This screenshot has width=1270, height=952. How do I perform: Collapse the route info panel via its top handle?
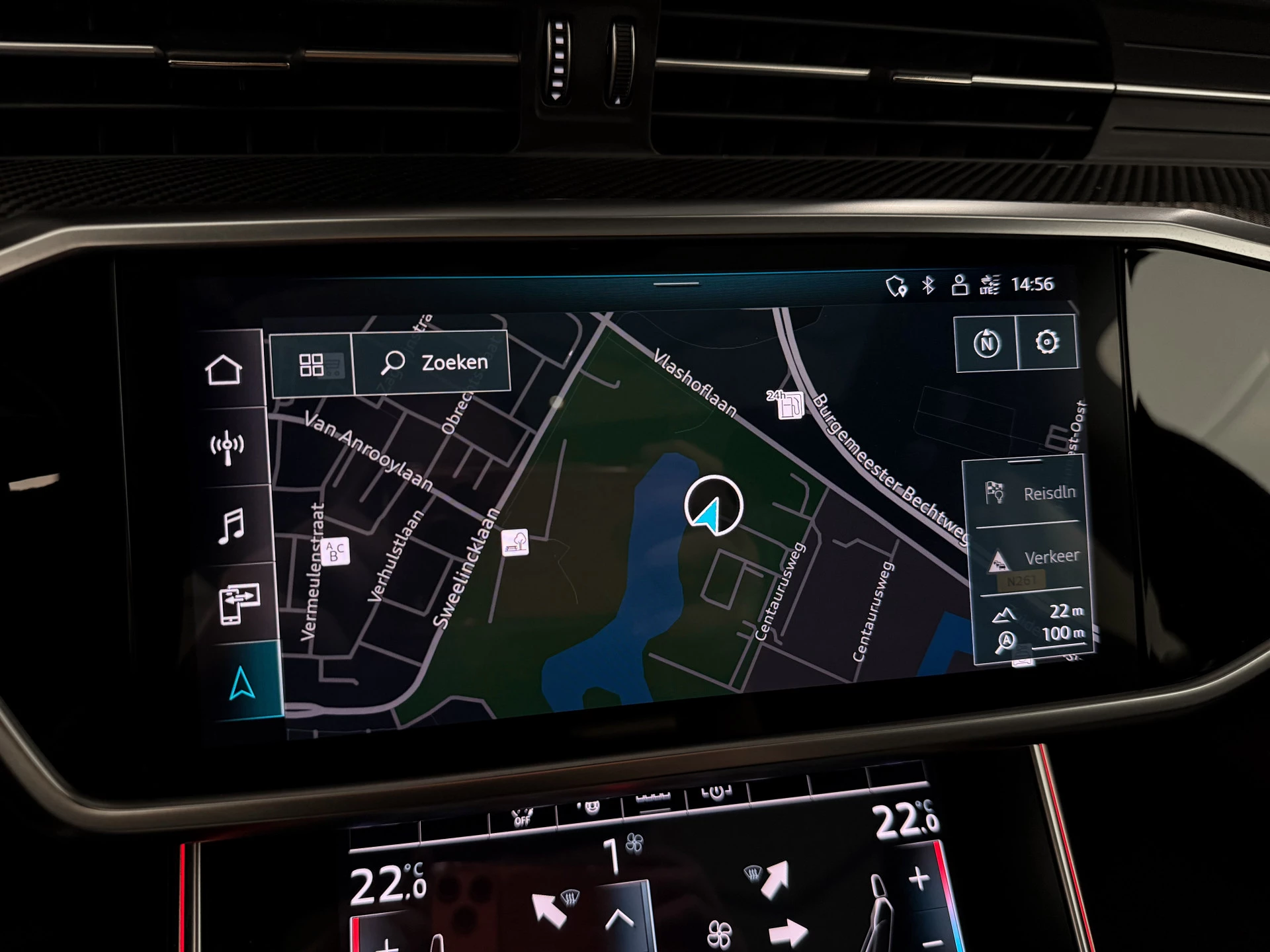click(x=1025, y=461)
